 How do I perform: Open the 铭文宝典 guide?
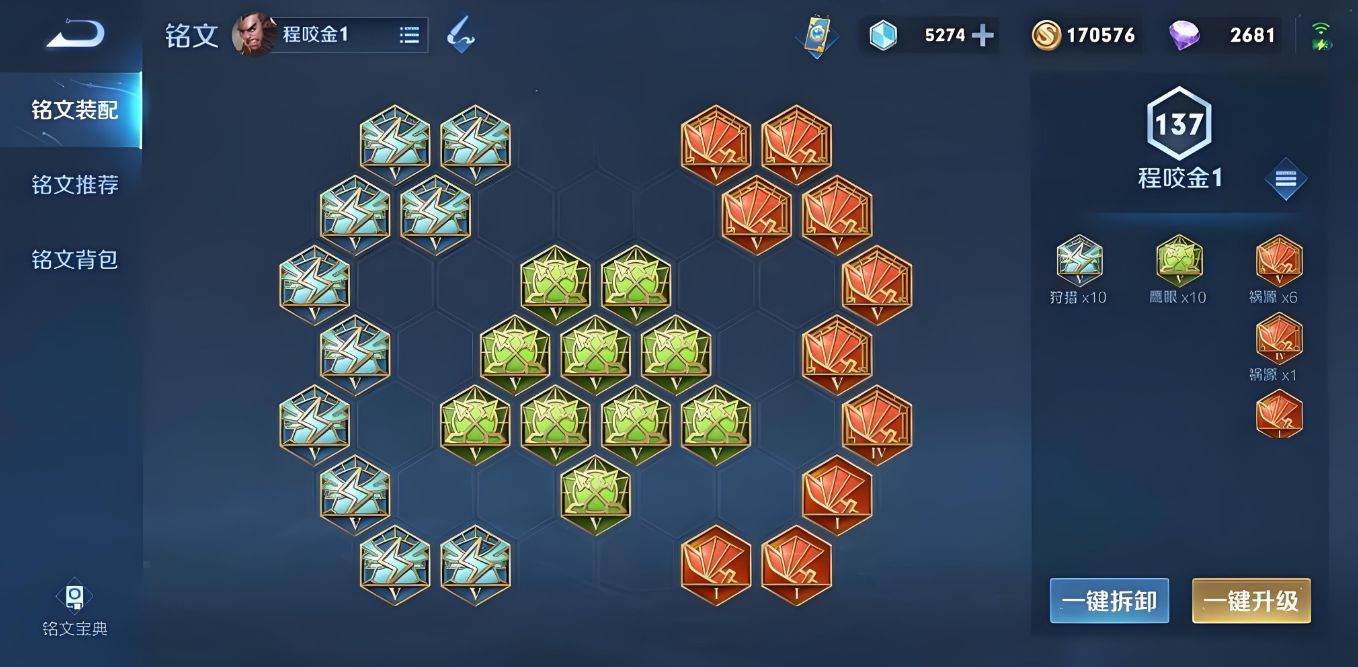pyautogui.click(x=75, y=609)
